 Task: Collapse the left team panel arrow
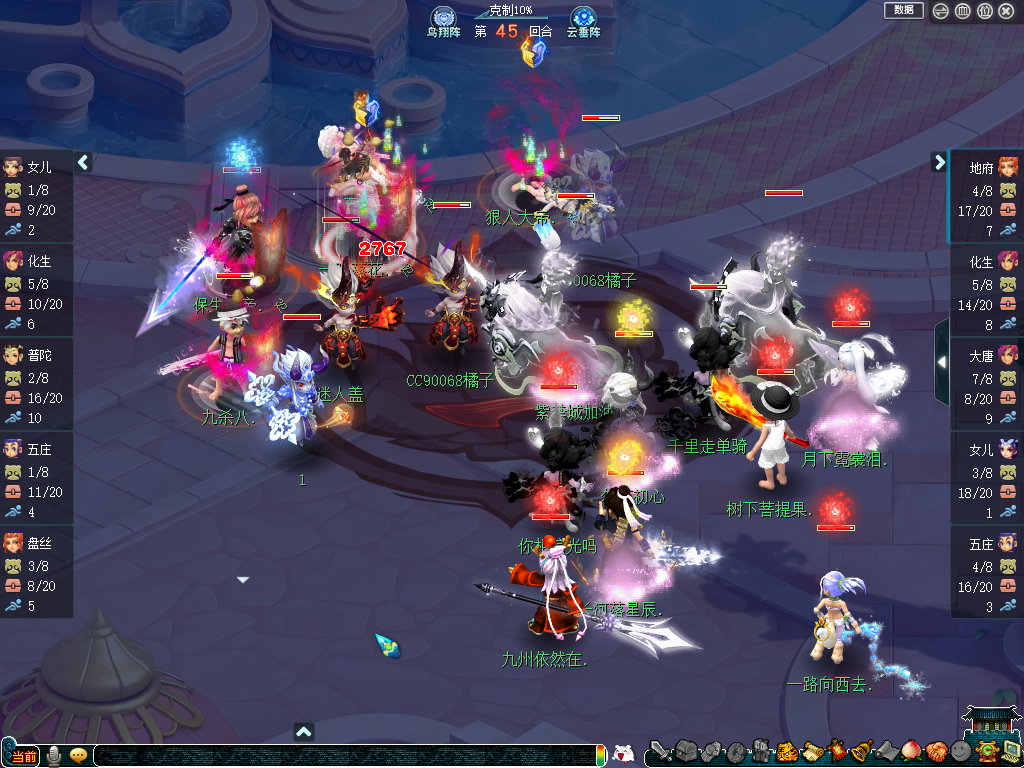click(x=84, y=162)
